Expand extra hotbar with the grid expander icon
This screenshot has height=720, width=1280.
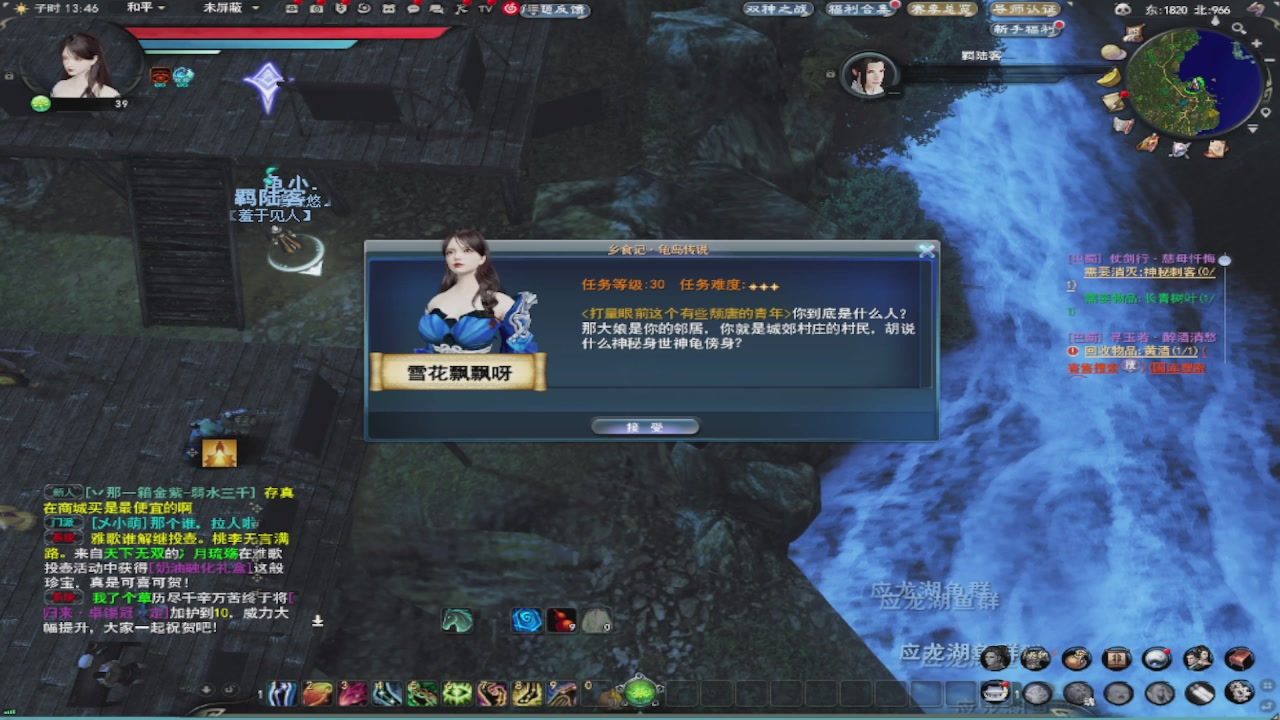coord(1266,684)
